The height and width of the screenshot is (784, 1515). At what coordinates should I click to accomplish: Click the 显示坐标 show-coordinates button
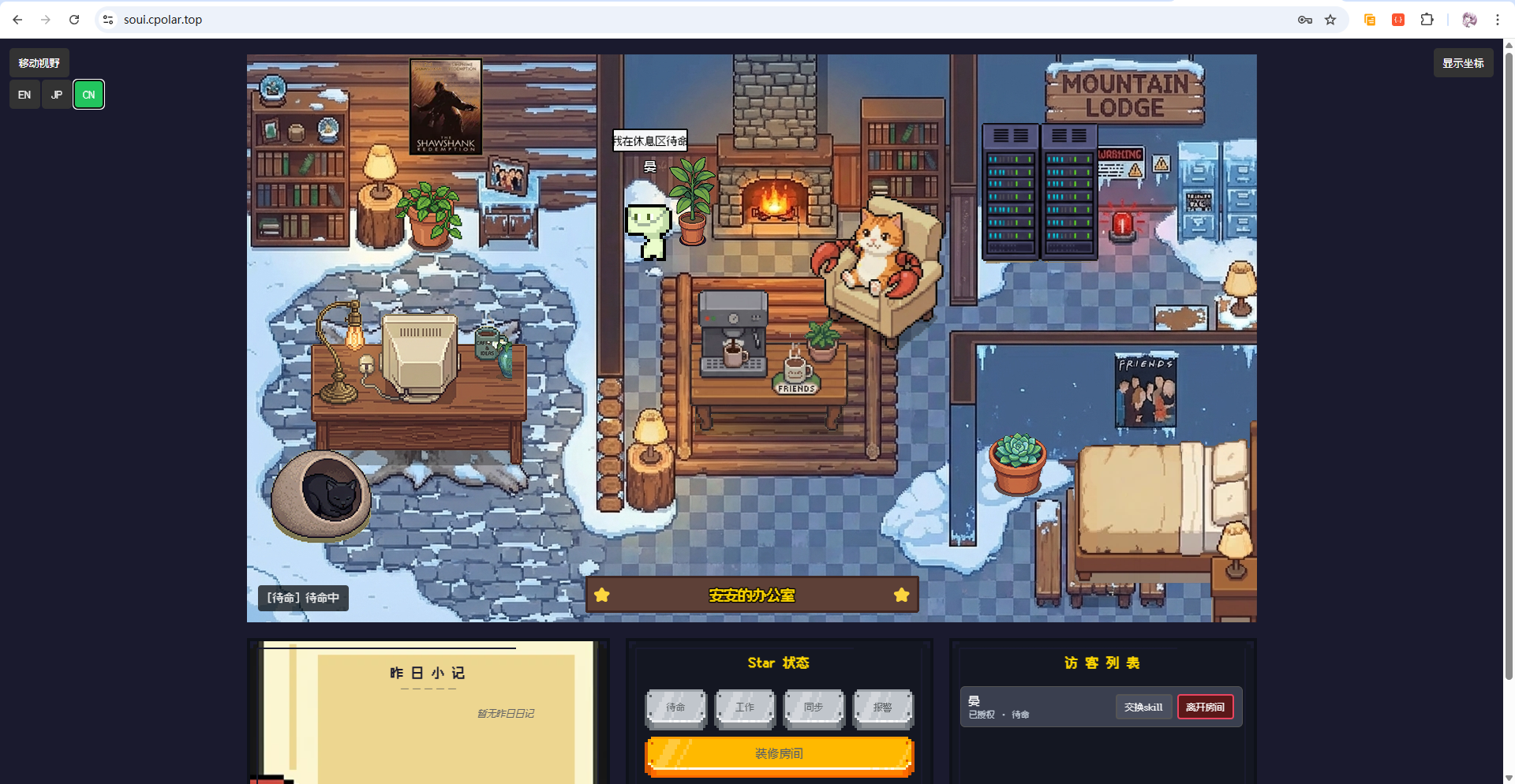[x=1463, y=63]
